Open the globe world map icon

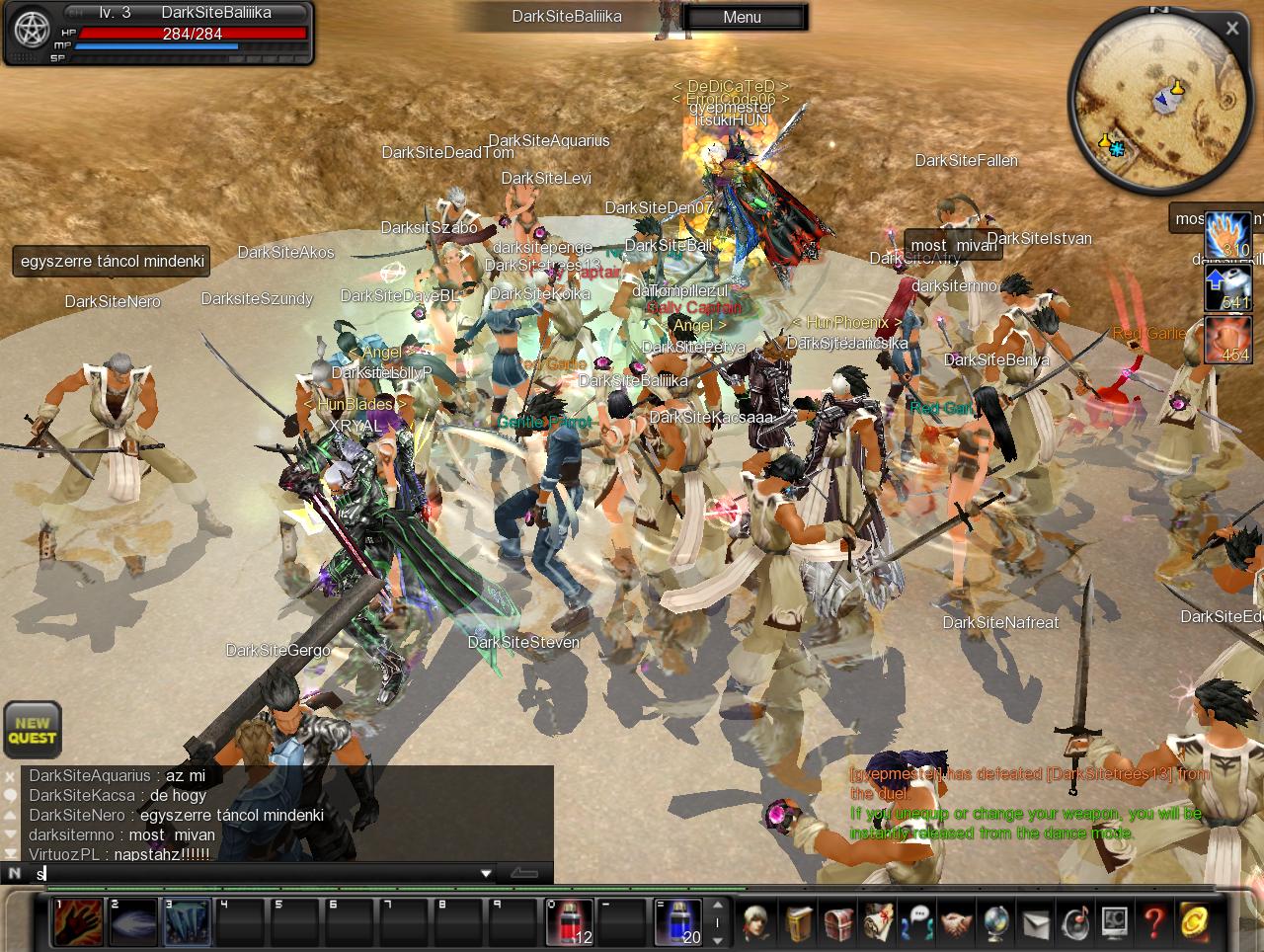996,922
